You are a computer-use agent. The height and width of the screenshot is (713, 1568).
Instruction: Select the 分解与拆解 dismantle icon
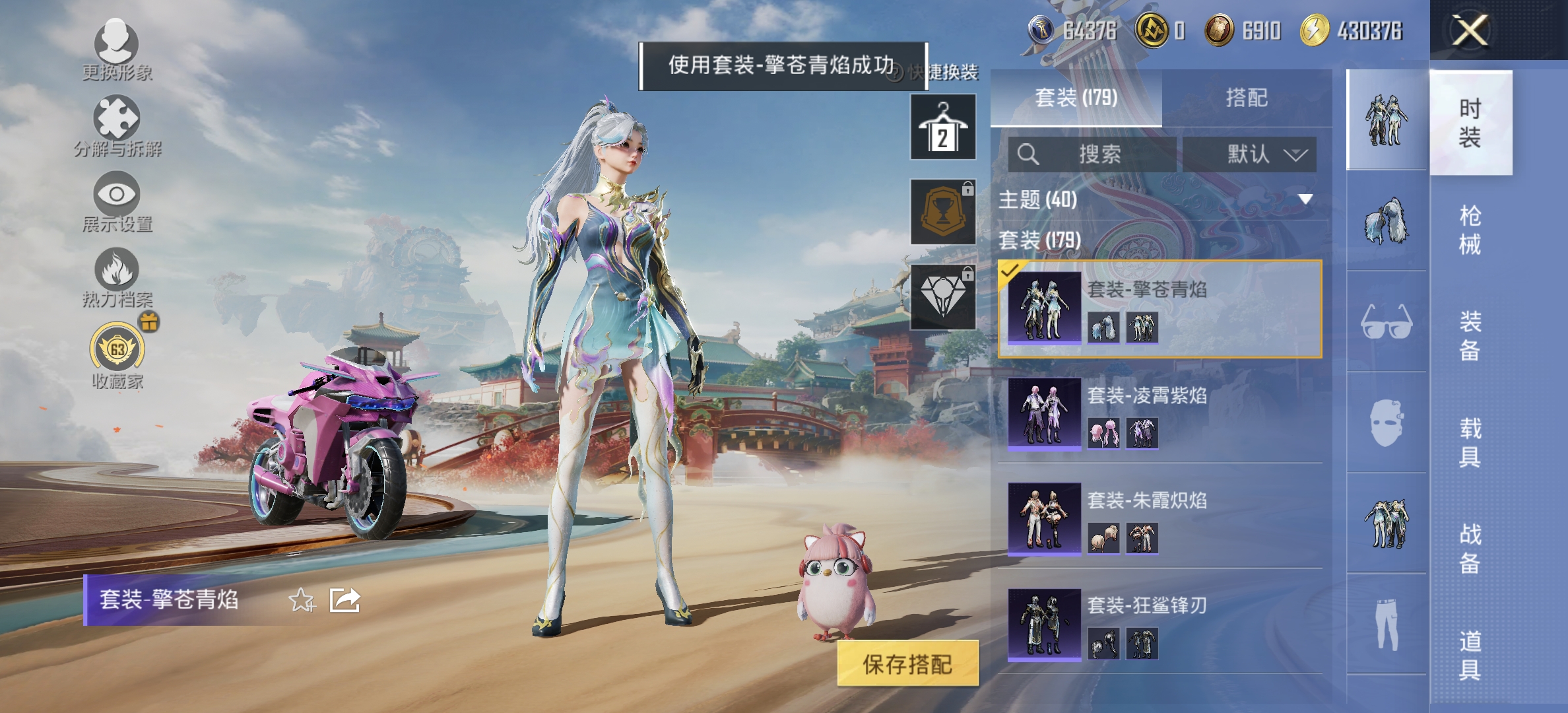pos(117,122)
